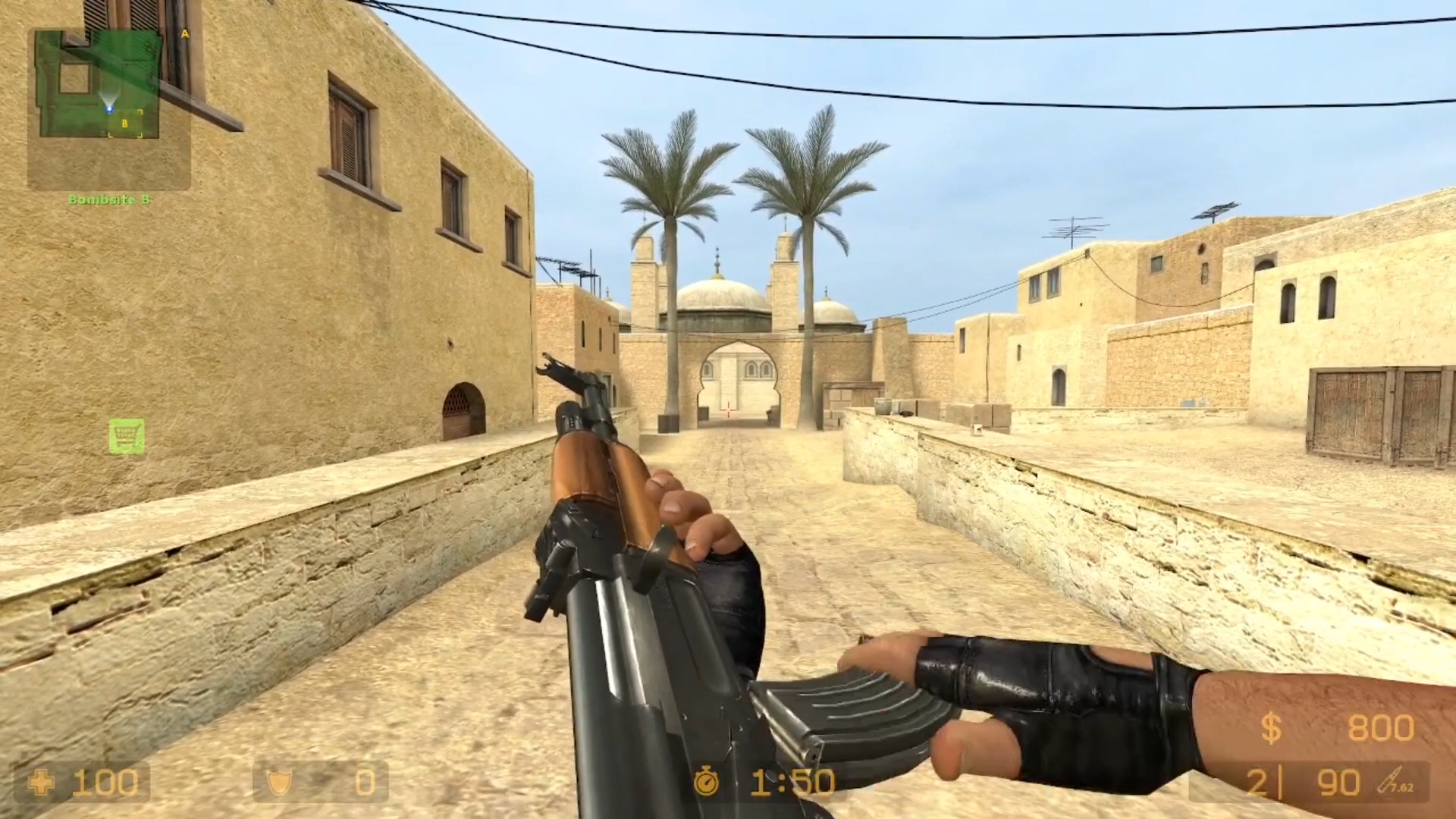
Task: Click the health cross icon
Action: point(42,783)
